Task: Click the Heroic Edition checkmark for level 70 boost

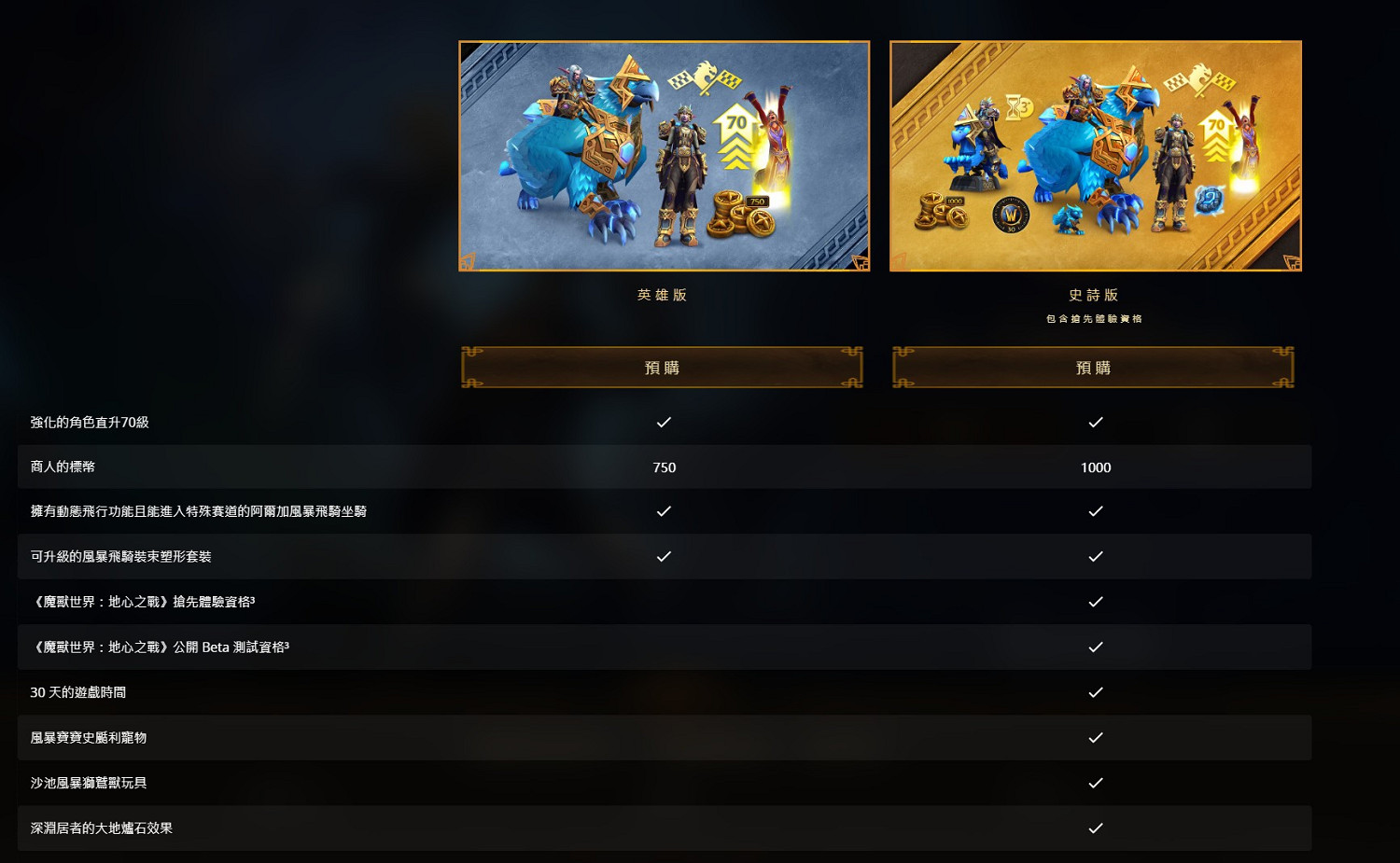Action: tap(664, 422)
